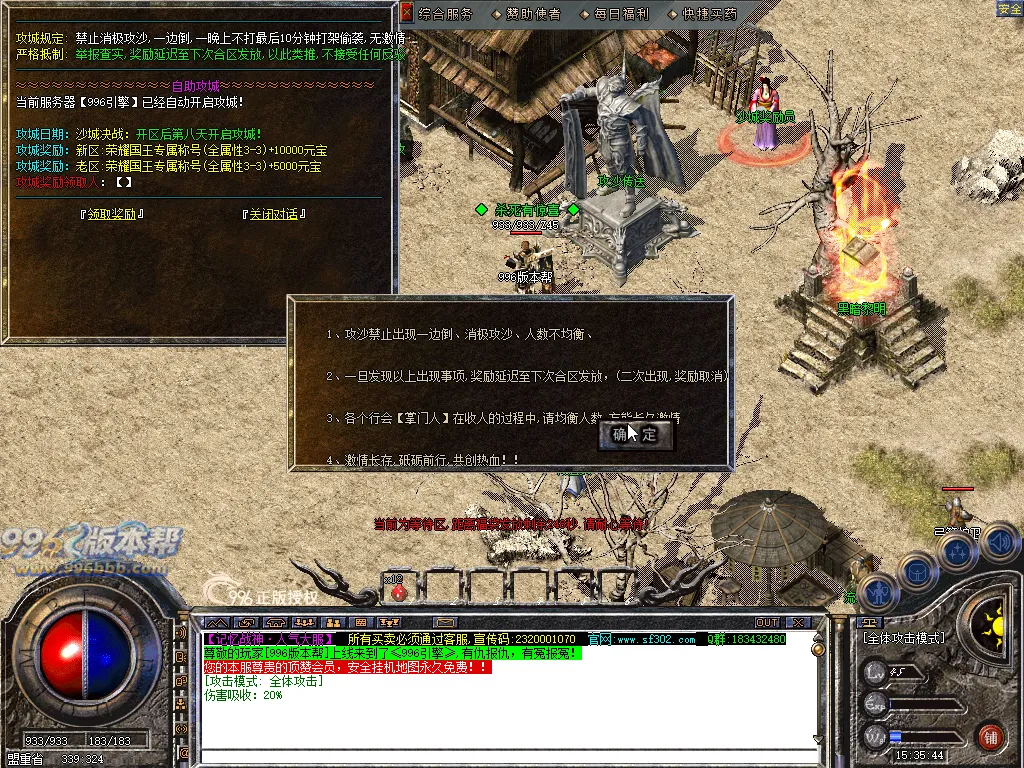Open the character equipment round icon

point(877,592)
